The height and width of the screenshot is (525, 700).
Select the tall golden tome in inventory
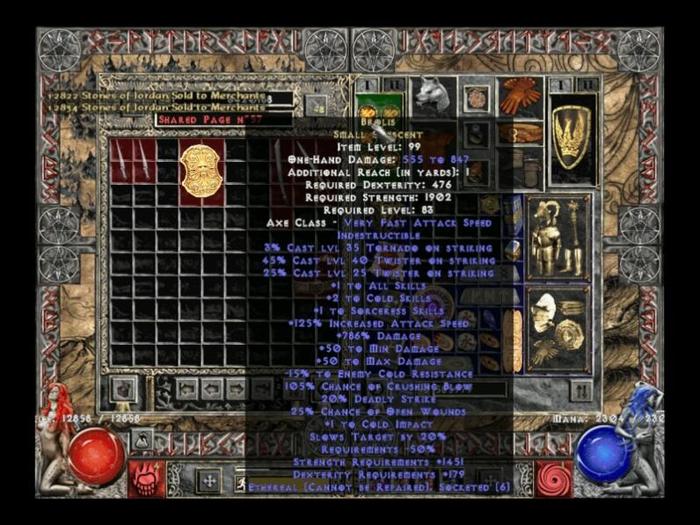tap(513, 340)
